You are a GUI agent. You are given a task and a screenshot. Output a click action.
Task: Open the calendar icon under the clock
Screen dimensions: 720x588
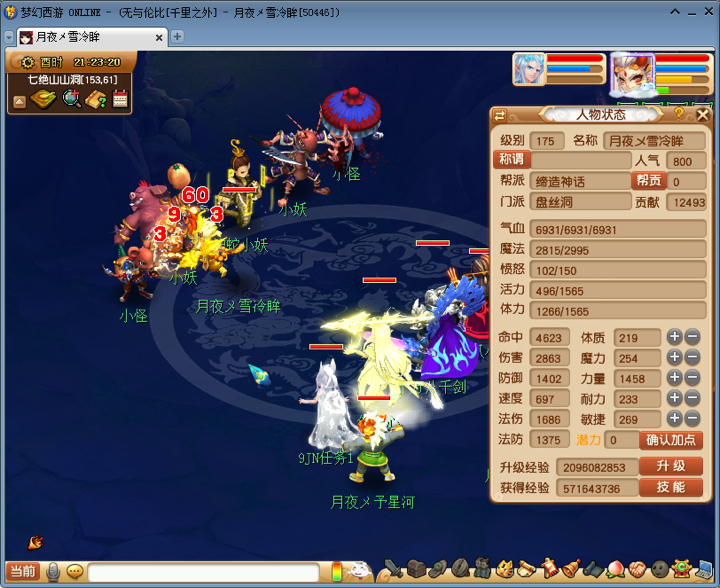click(121, 99)
